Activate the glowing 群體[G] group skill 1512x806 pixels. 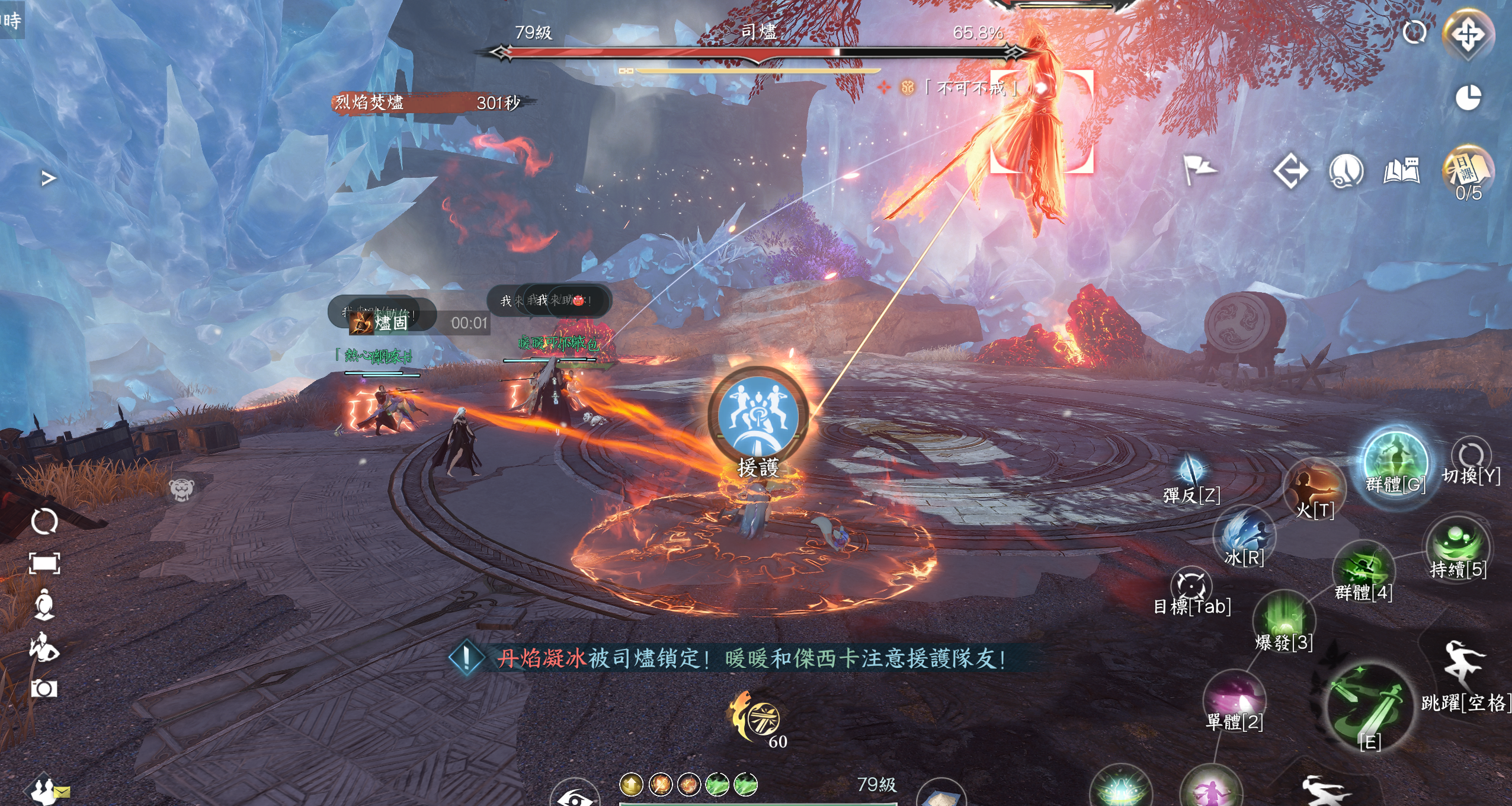pyautogui.click(x=1395, y=460)
